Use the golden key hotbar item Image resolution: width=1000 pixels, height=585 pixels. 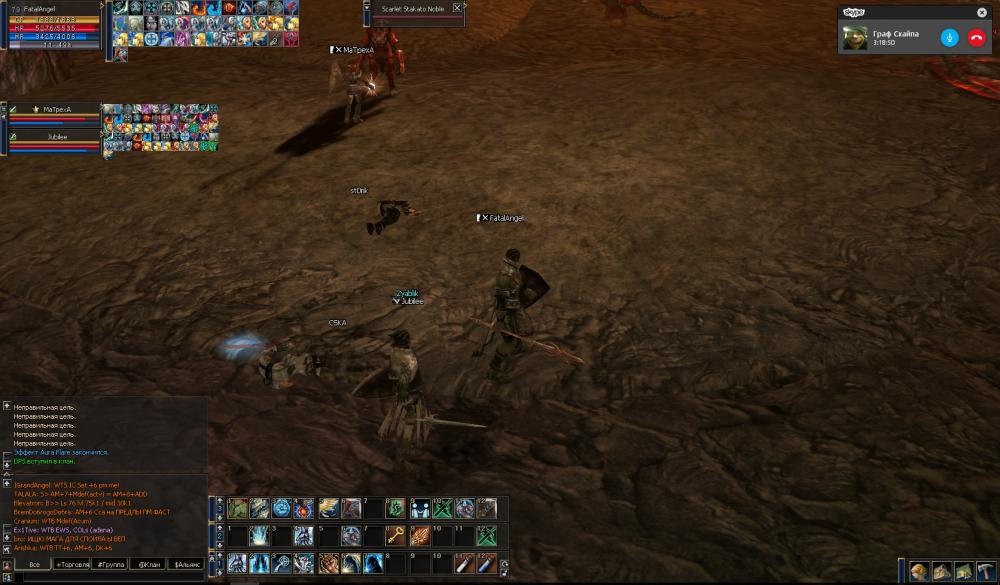coord(397,536)
